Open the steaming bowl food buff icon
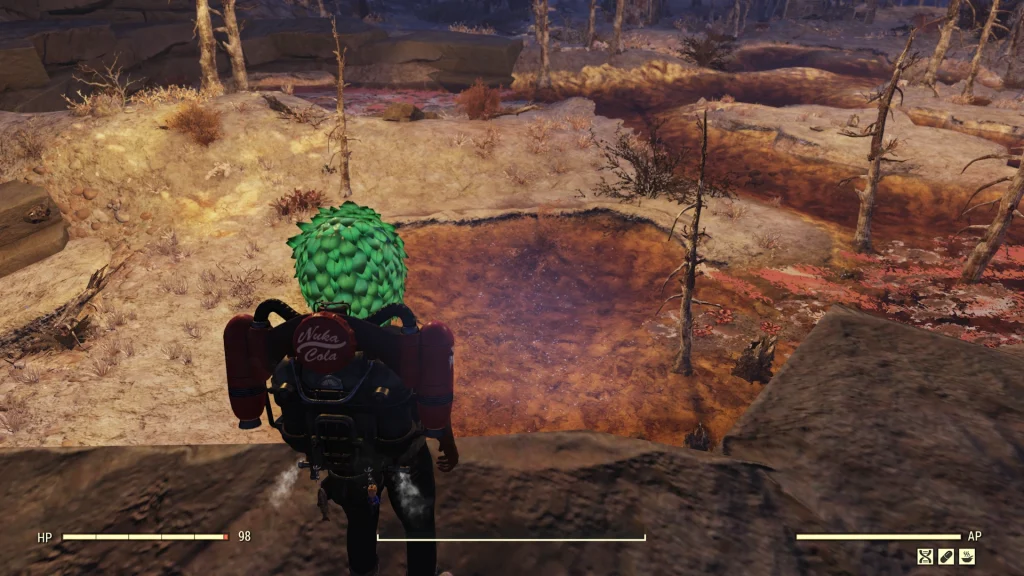Viewport: 1024px width, 576px height. [x=967, y=556]
